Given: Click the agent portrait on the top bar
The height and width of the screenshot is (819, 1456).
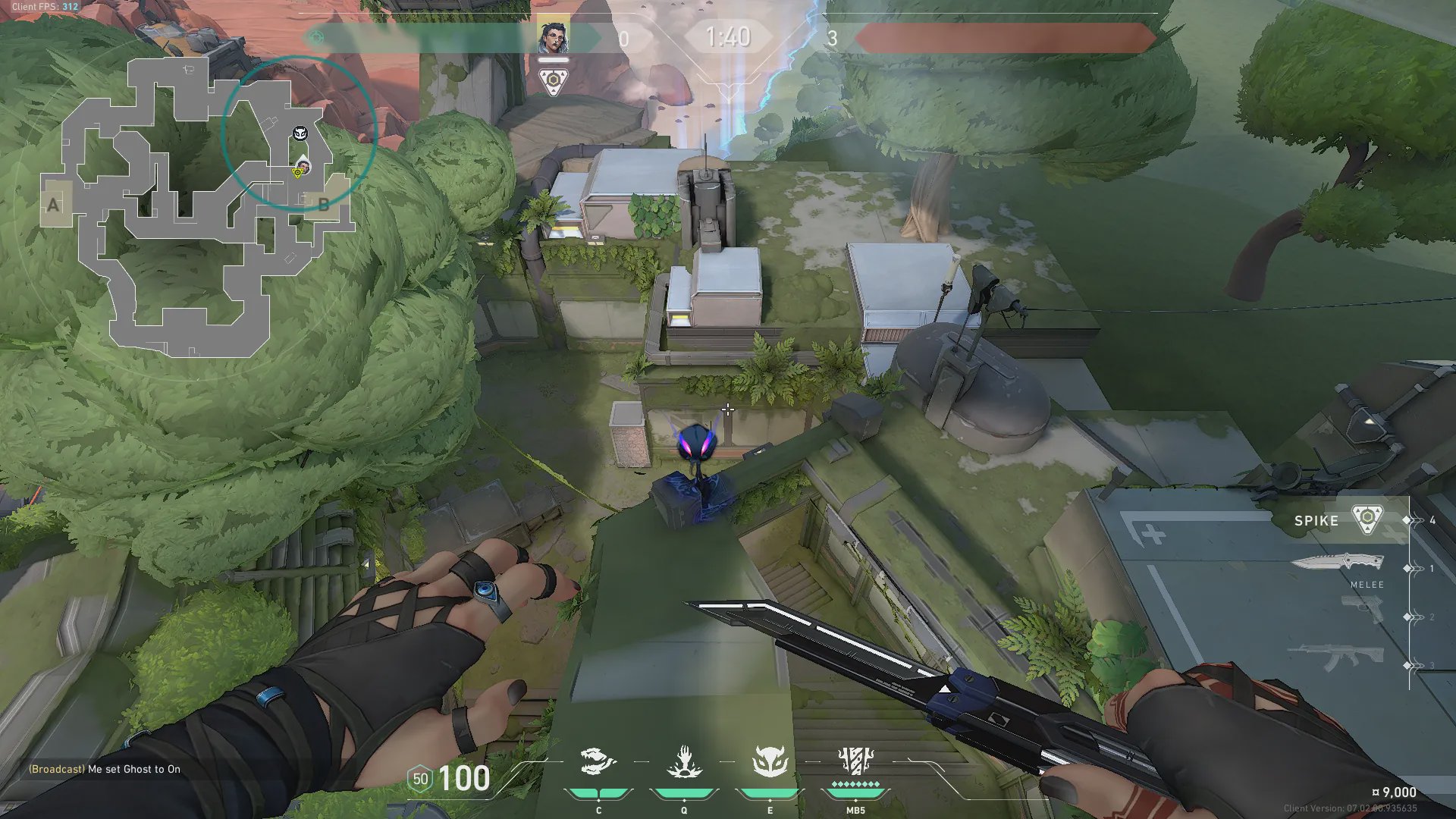Looking at the screenshot, I should point(554,37).
